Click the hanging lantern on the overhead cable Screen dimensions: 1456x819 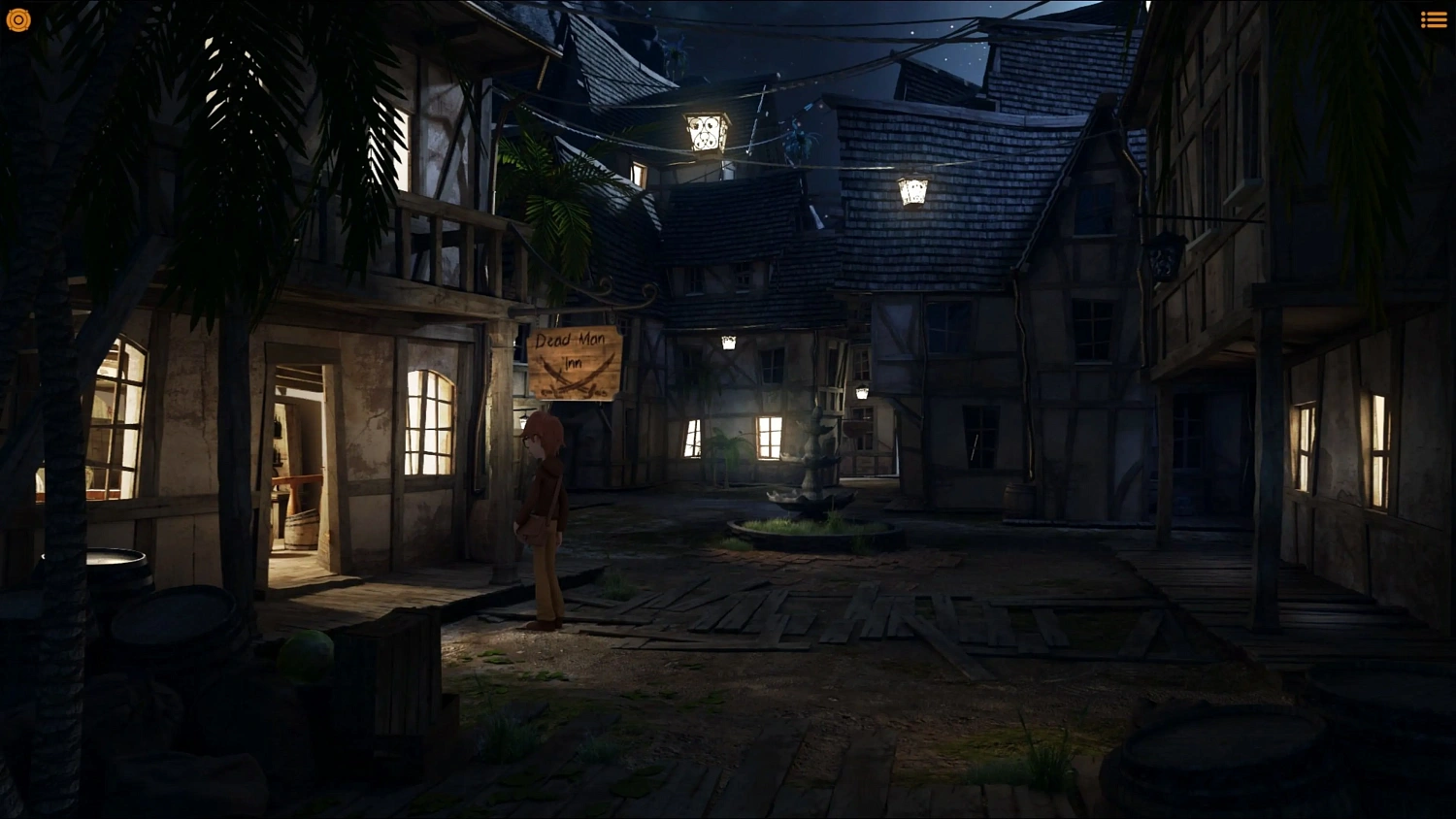[704, 131]
